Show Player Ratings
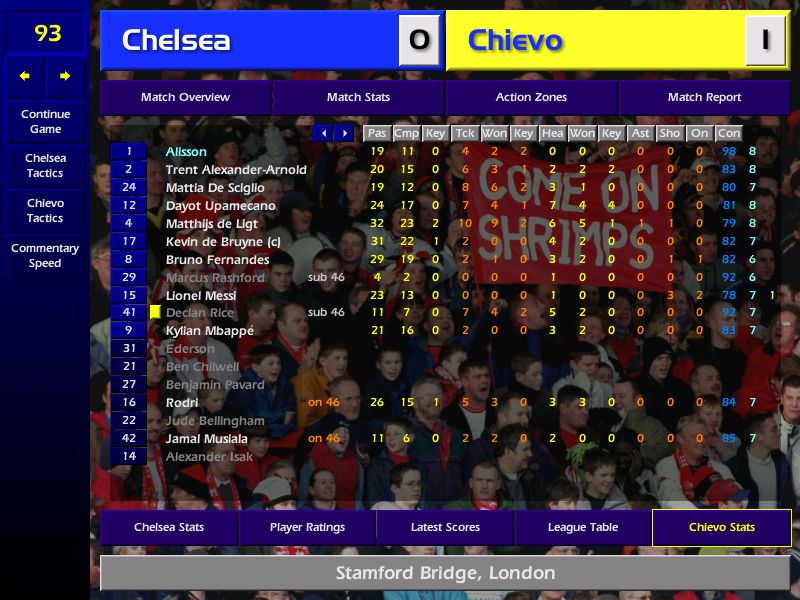Viewport: 800px width, 600px height. 307,527
